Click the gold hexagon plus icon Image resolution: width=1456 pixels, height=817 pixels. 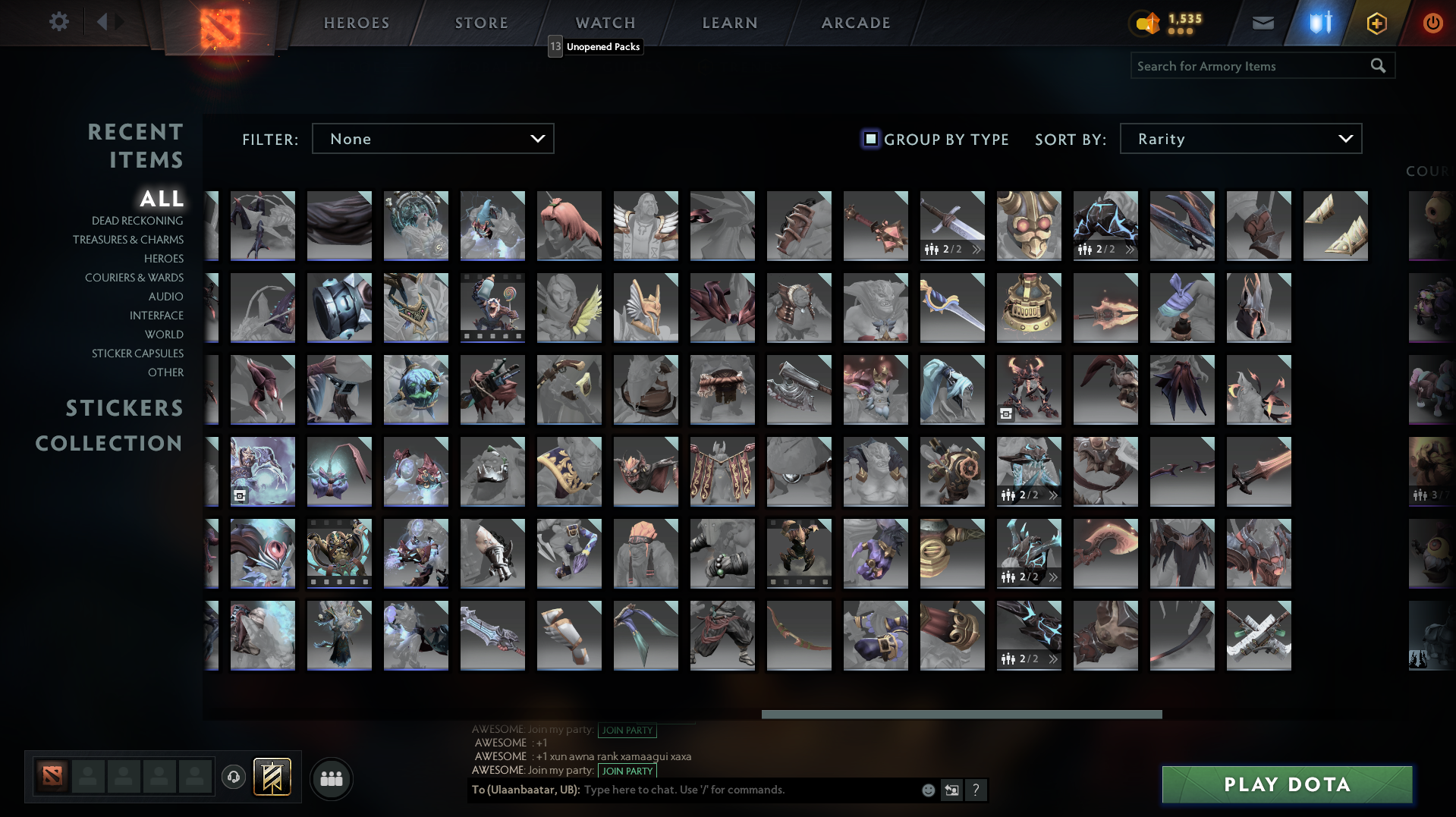tap(1377, 23)
